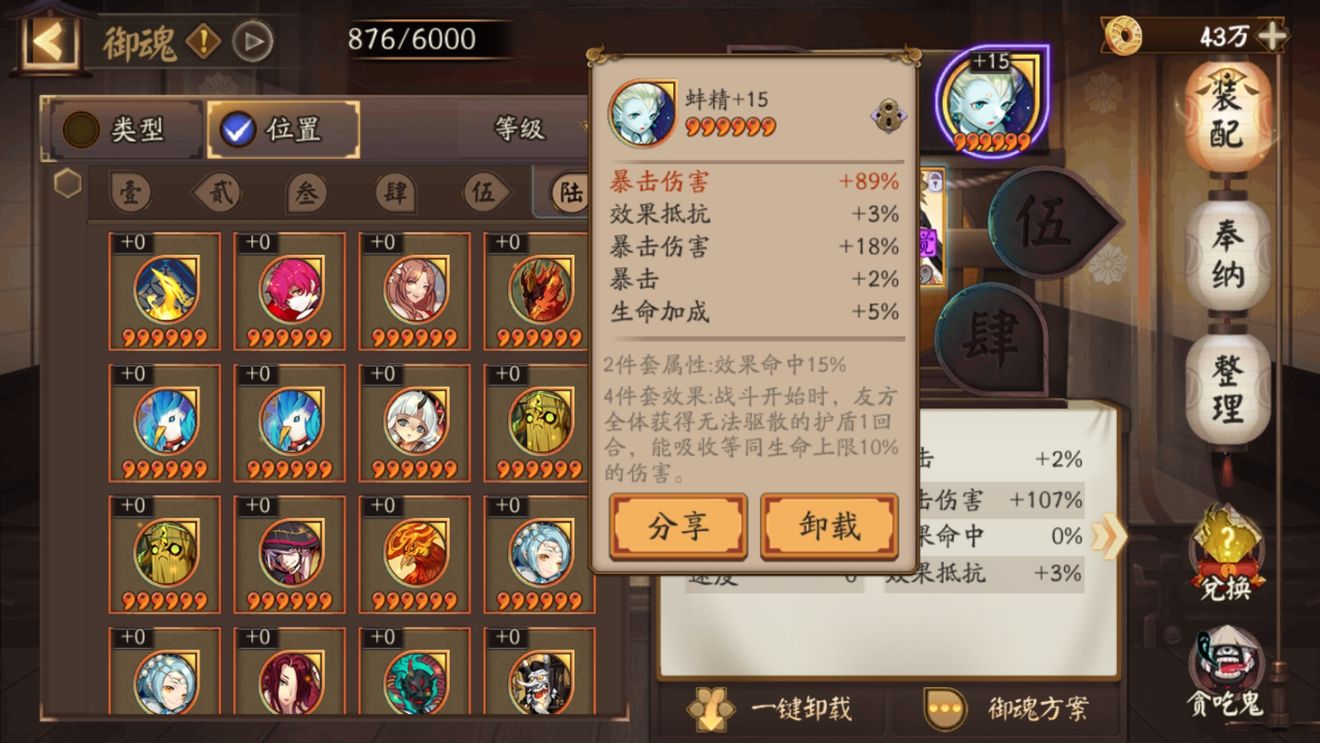
Task: Go back with the arrow button
Action: [48, 41]
